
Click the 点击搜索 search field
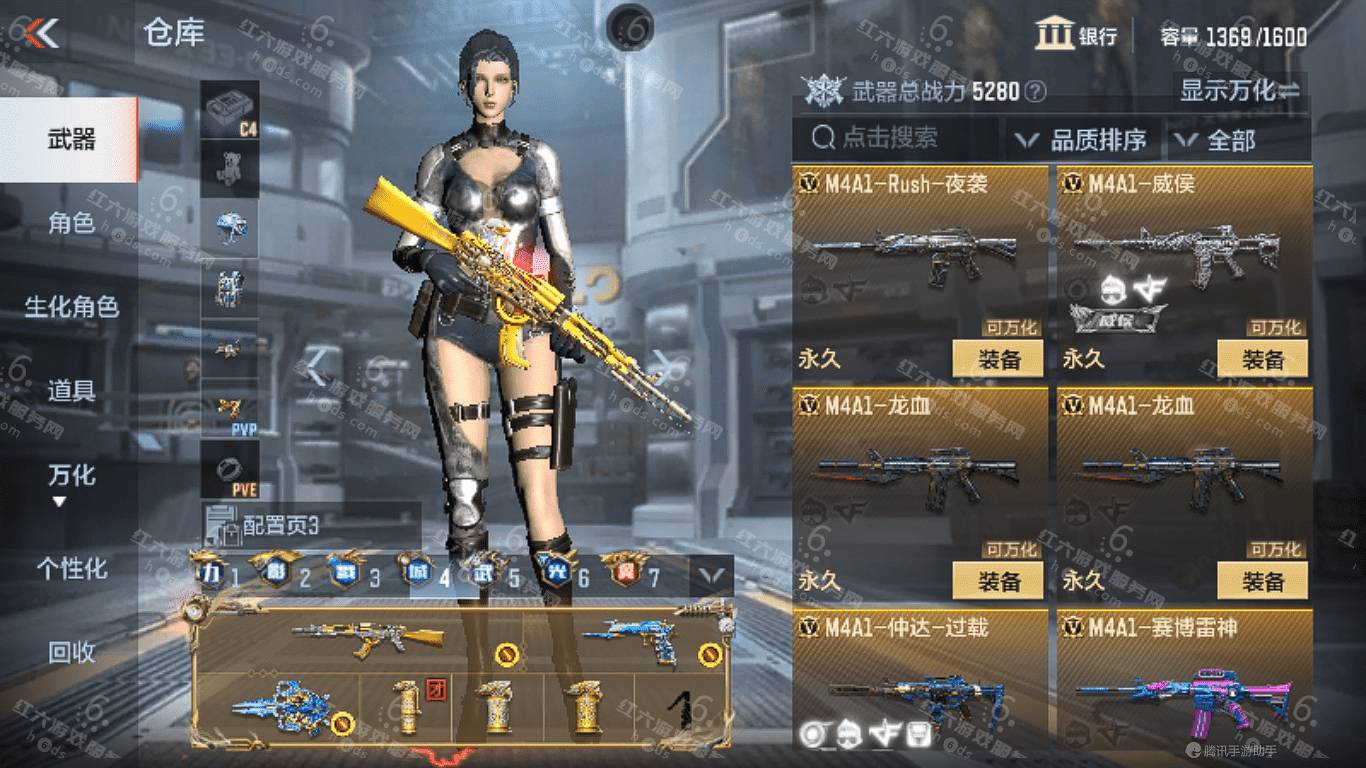point(895,138)
